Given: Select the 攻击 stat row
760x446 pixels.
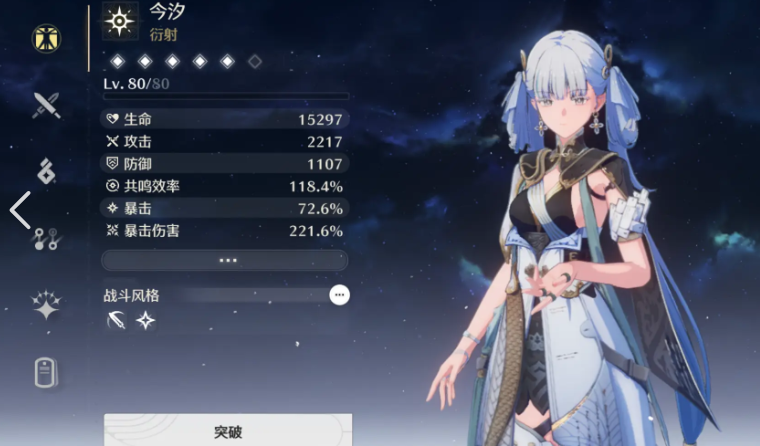Looking at the screenshot, I should tap(225, 141).
